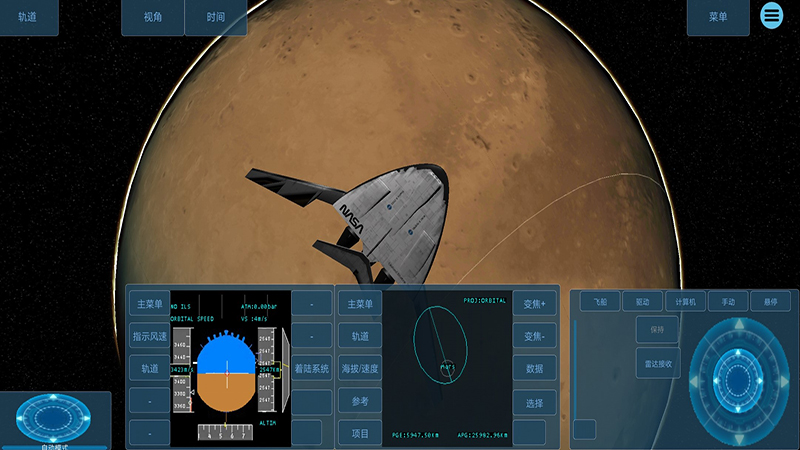The width and height of the screenshot is (800, 450).
Task: Switch to the 飞船 spacecraft tab
Action: 600,301
